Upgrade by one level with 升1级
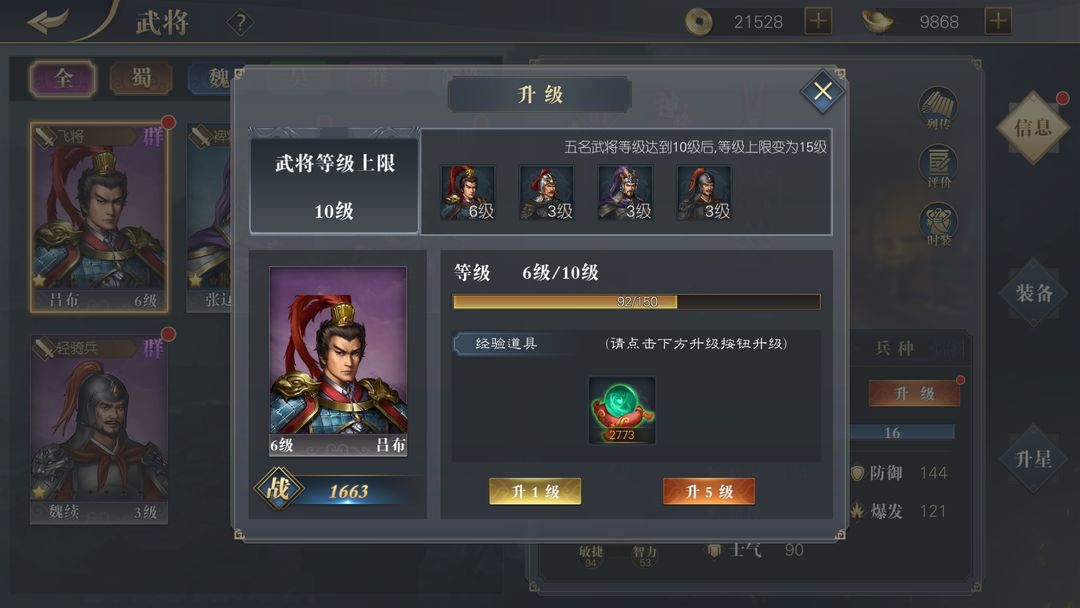 (x=535, y=491)
